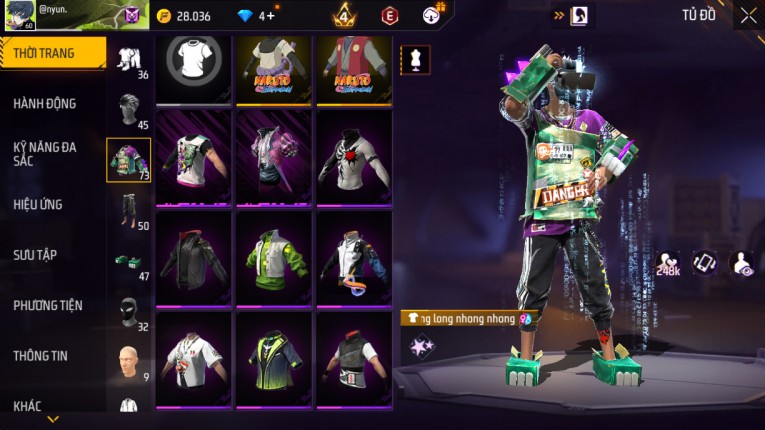
Task: Show the THÔNG TIN section
Action: 40,355
